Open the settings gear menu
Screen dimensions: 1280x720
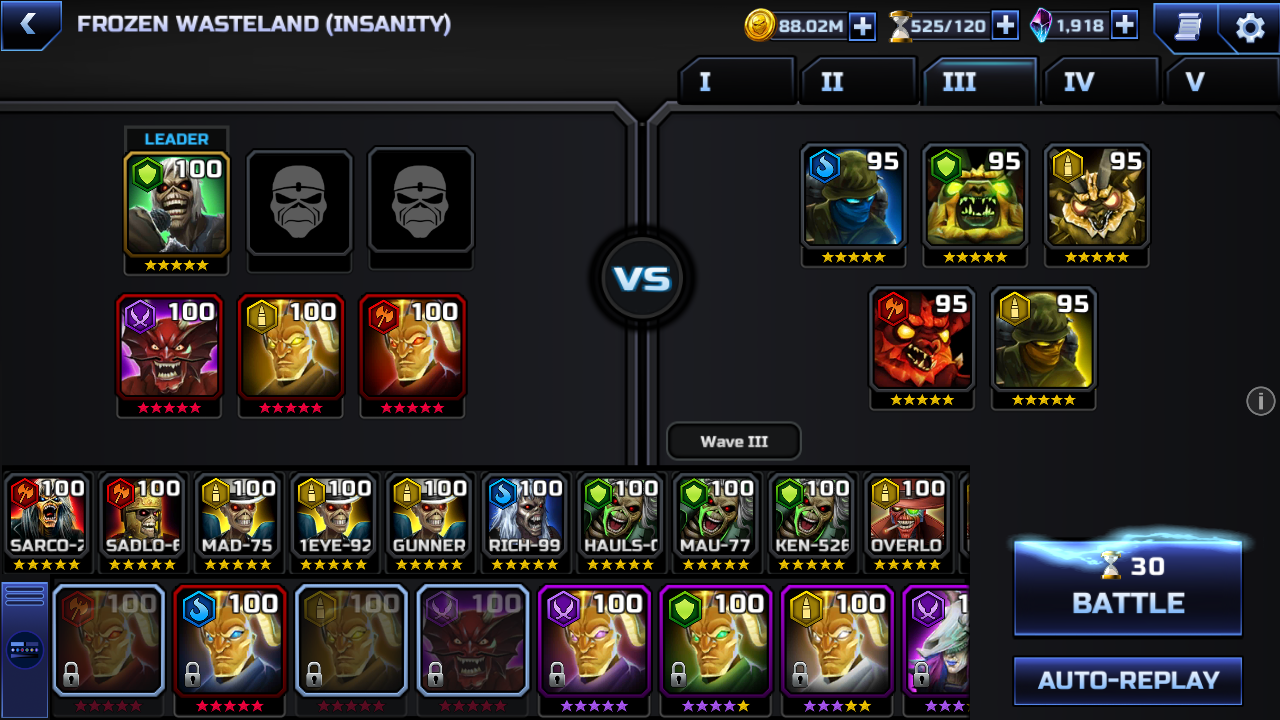[x=1250, y=27]
